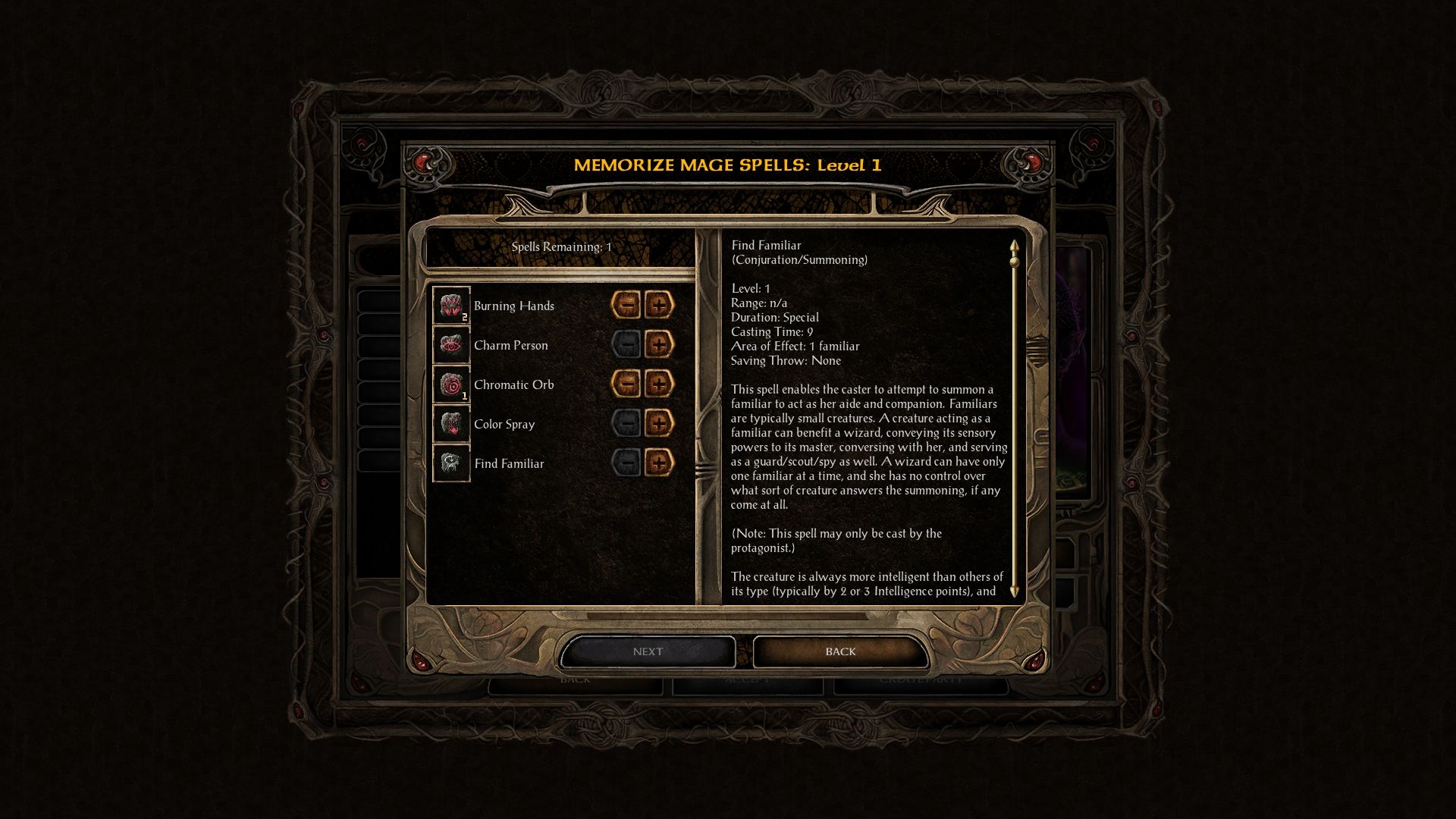Viewport: 1456px width, 819px height.
Task: Click the greyed-out Next button
Action: point(648,651)
